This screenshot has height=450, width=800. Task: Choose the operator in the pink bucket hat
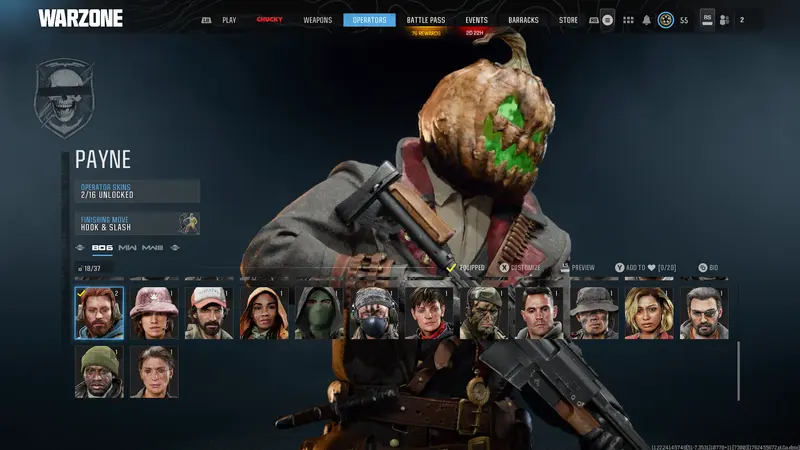pyautogui.click(x=154, y=313)
